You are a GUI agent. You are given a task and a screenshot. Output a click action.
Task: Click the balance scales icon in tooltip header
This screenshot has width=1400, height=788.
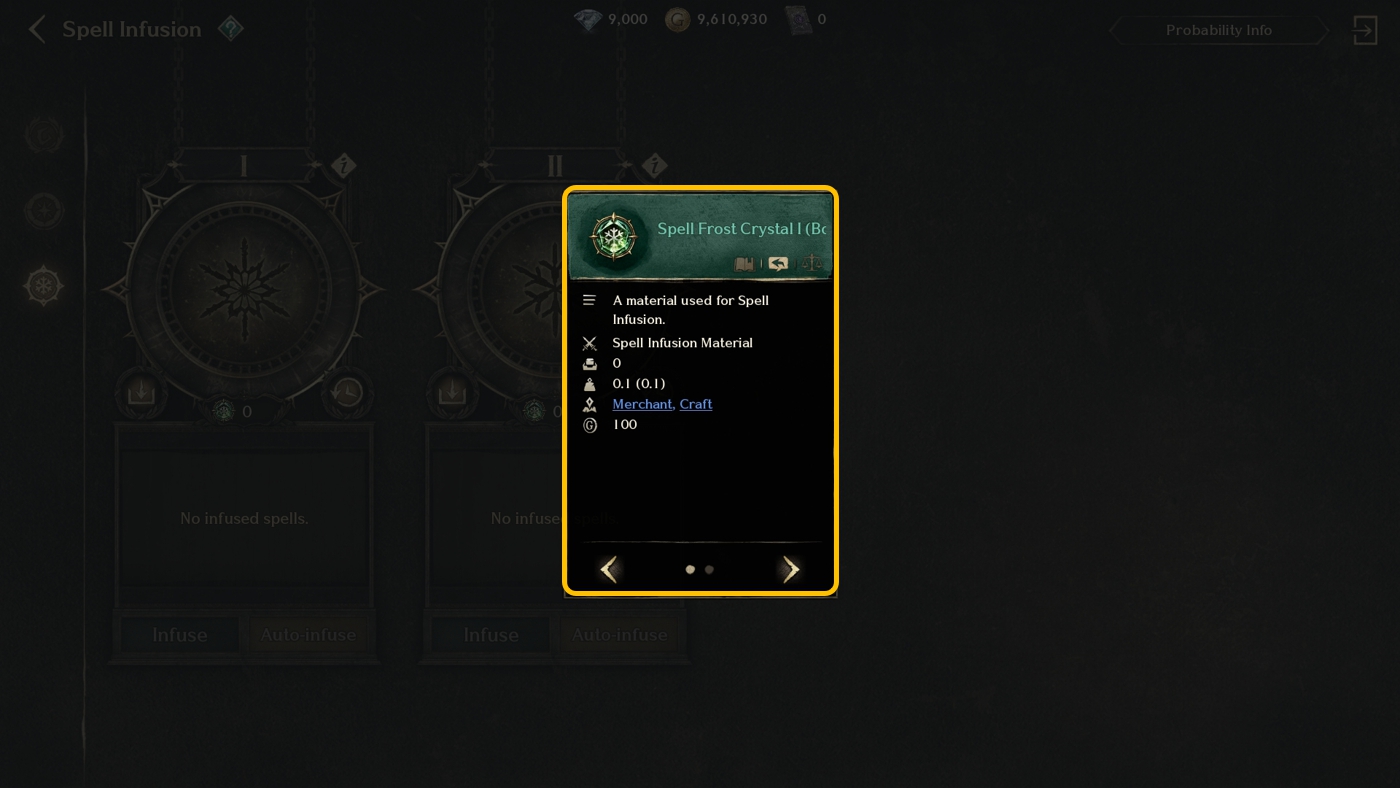(x=812, y=264)
